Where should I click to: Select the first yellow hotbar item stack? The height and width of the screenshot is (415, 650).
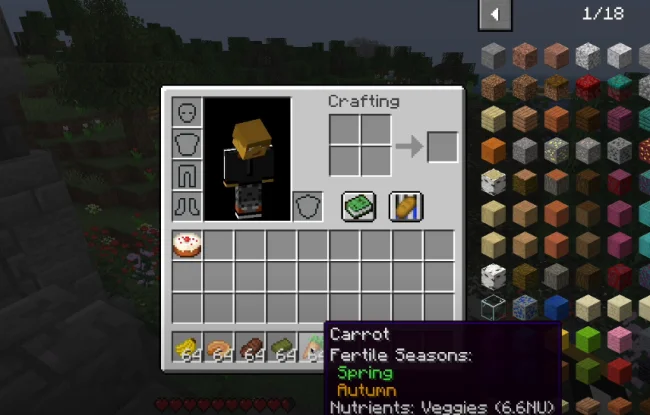pyautogui.click(x=187, y=346)
